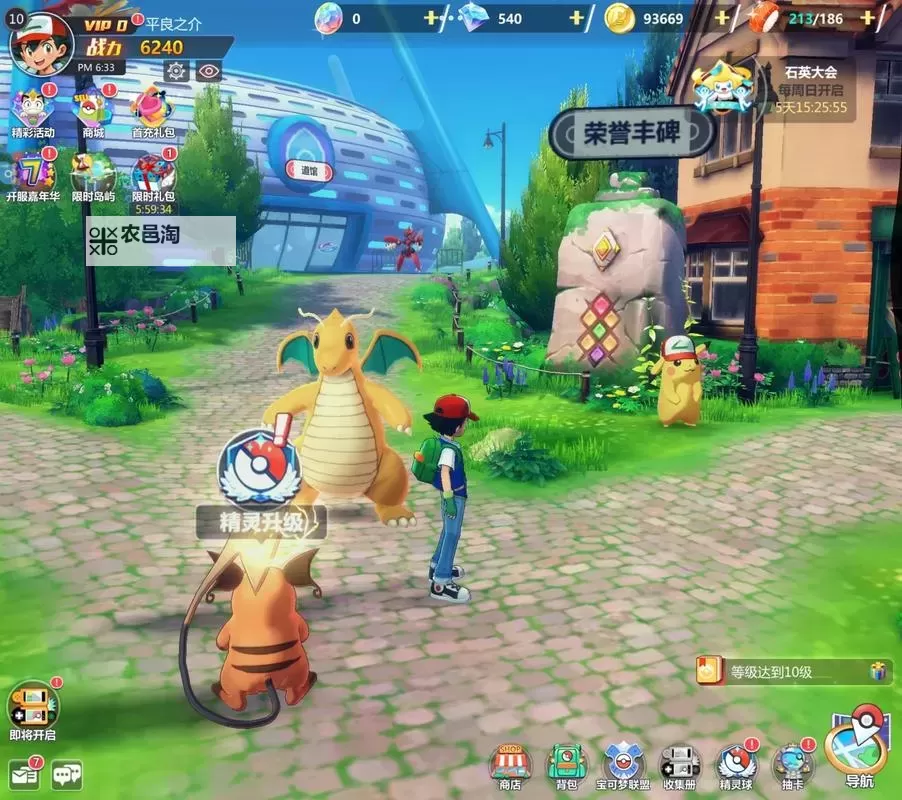902x800 pixels.
Task: Open the 限时礼包 limited-time gift pack
Action: click(x=152, y=178)
